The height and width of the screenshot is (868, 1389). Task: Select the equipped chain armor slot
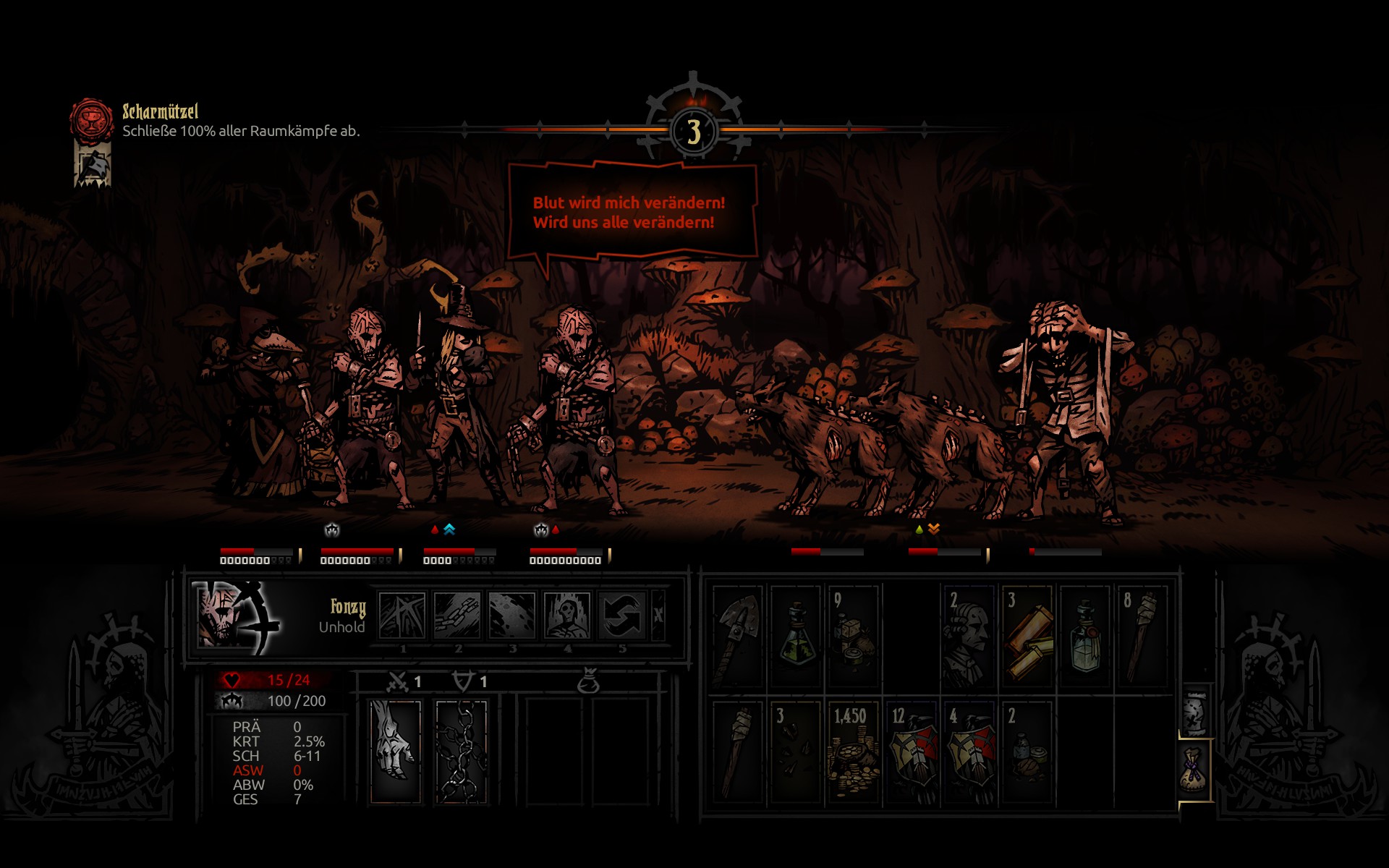point(462,752)
